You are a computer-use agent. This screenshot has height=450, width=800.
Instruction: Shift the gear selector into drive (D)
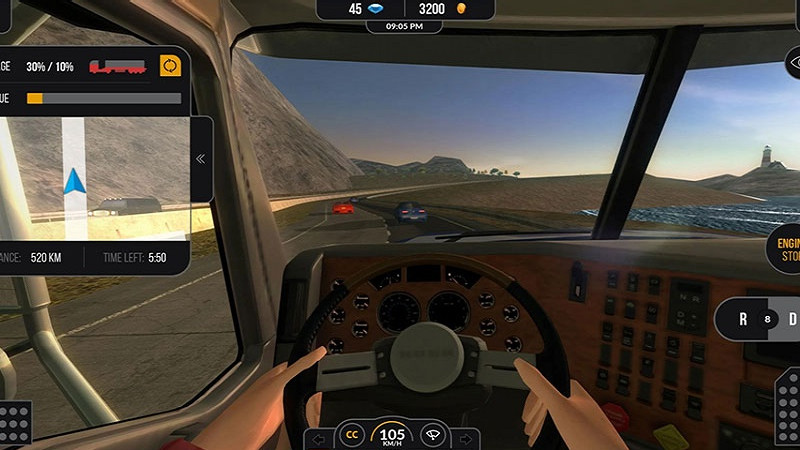click(791, 320)
